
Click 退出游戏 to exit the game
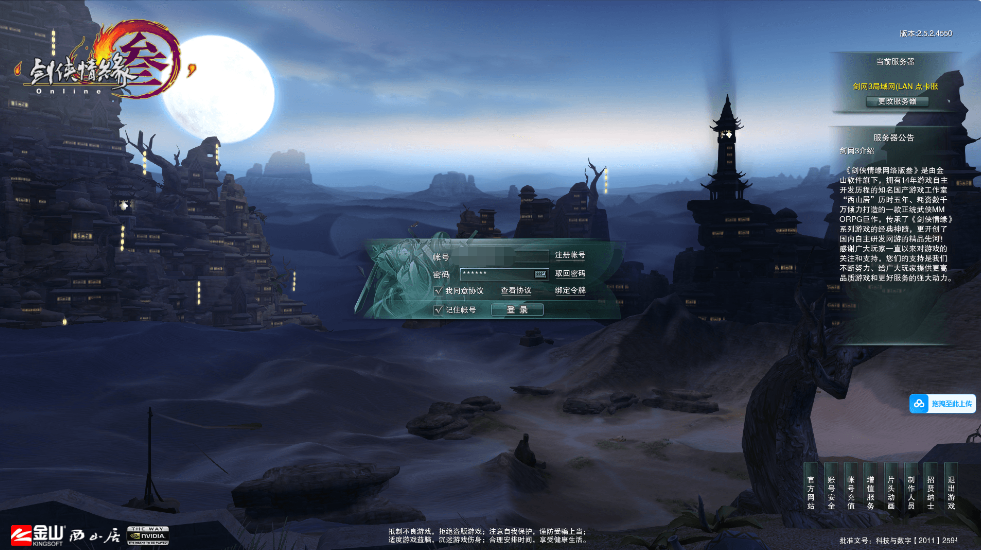[950, 492]
